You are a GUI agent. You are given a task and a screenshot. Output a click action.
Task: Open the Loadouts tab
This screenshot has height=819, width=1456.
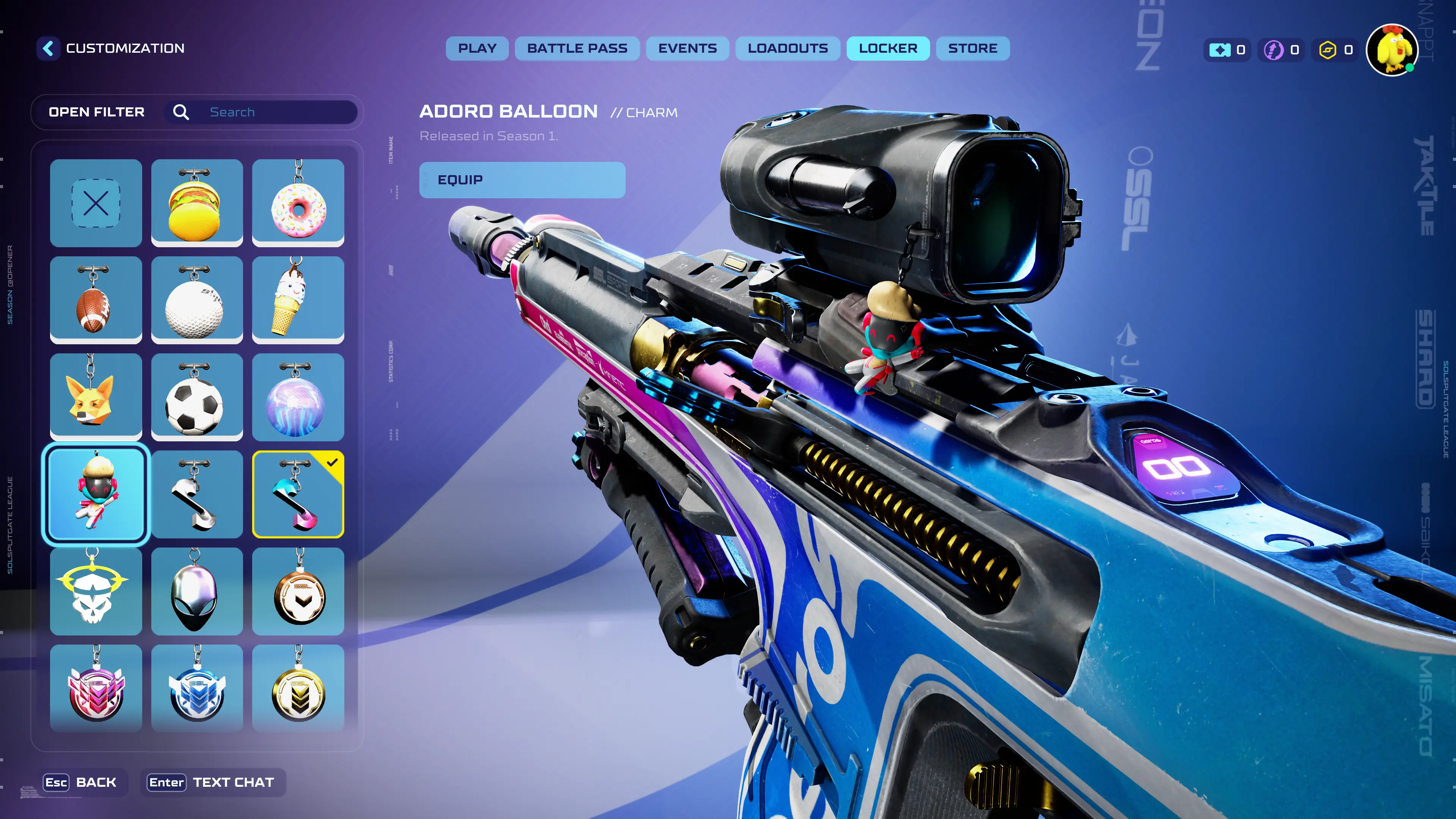[788, 49]
